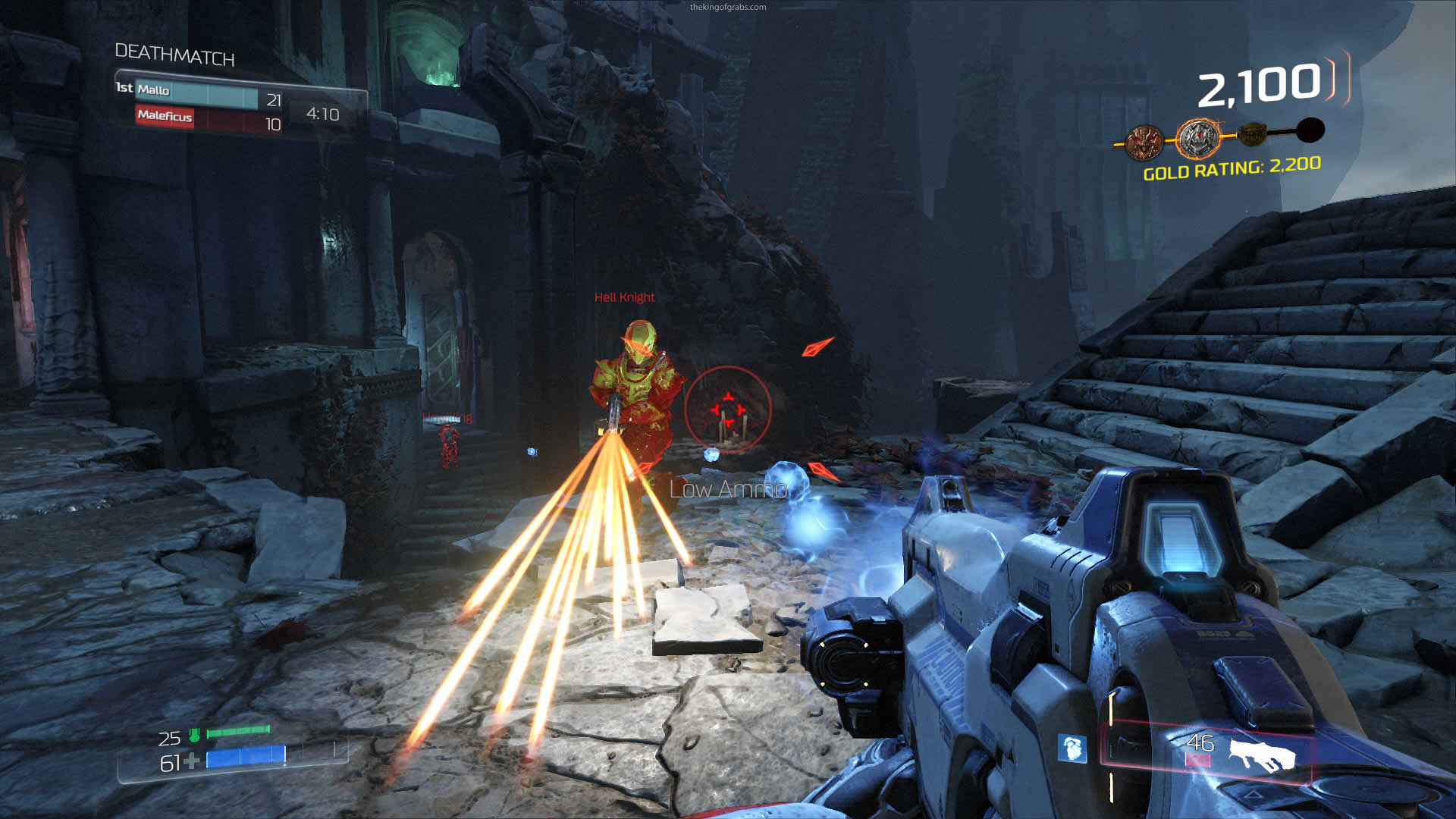This screenshot has height=819, width=1456.
Task: Click the green armor icon
Action: tap(194, 734)
